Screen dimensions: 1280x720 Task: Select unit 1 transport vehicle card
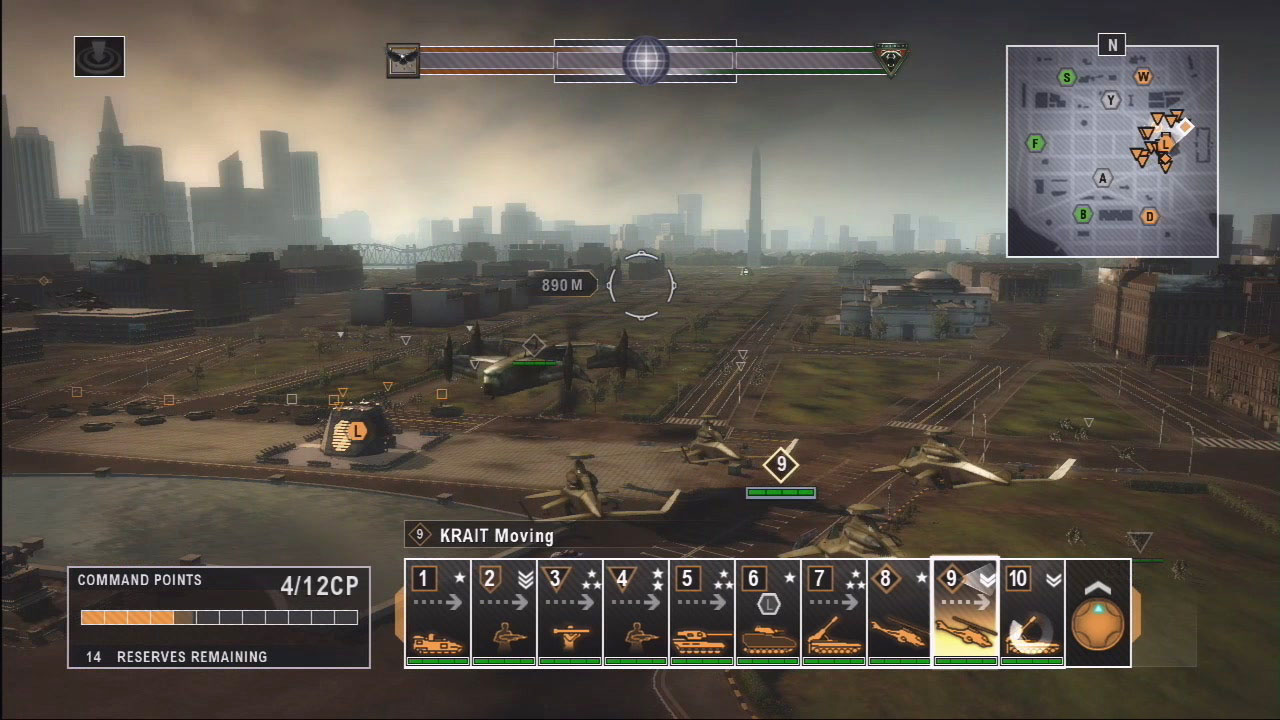438,612
